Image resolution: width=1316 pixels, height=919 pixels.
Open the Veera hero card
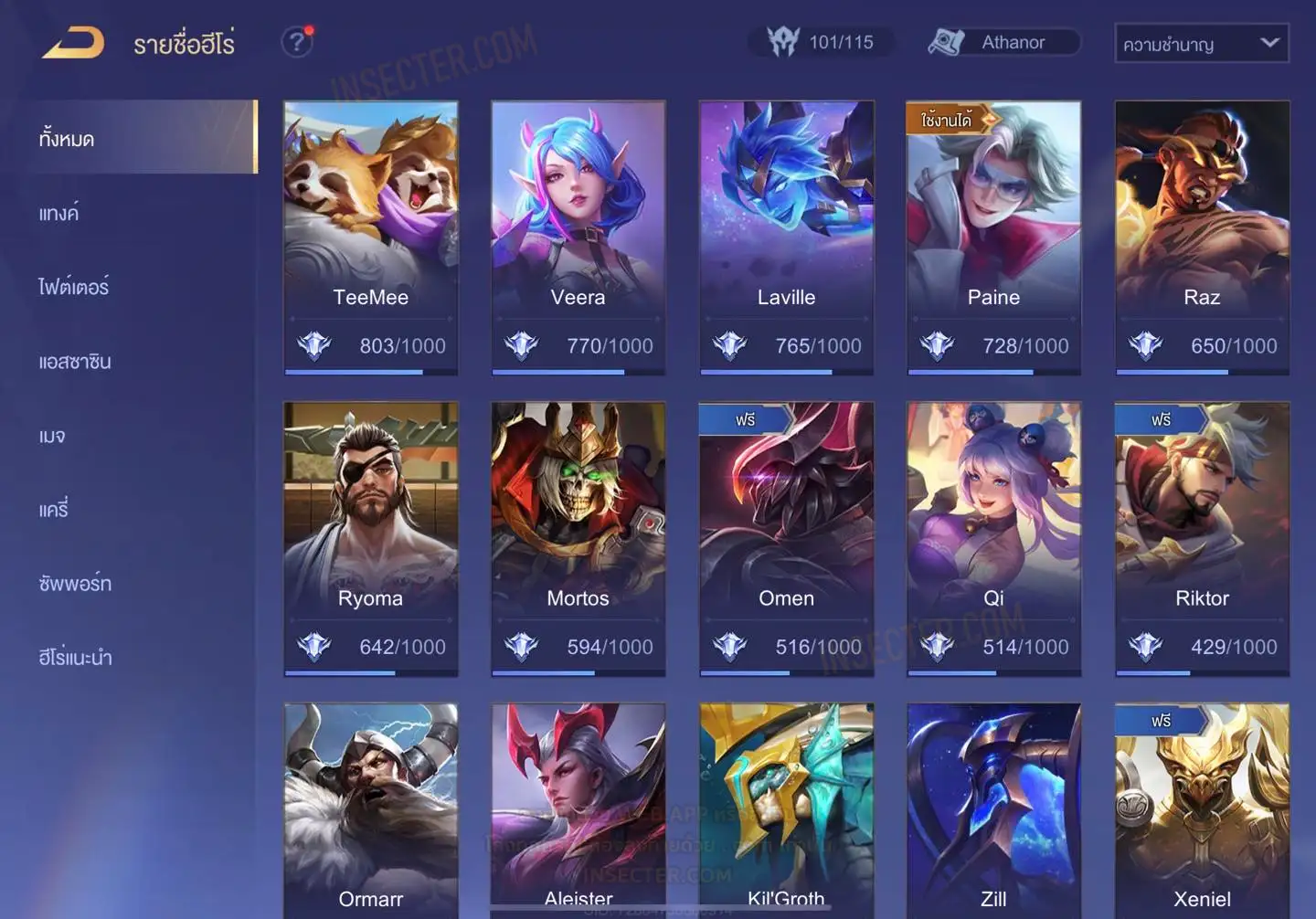[578, 238]
